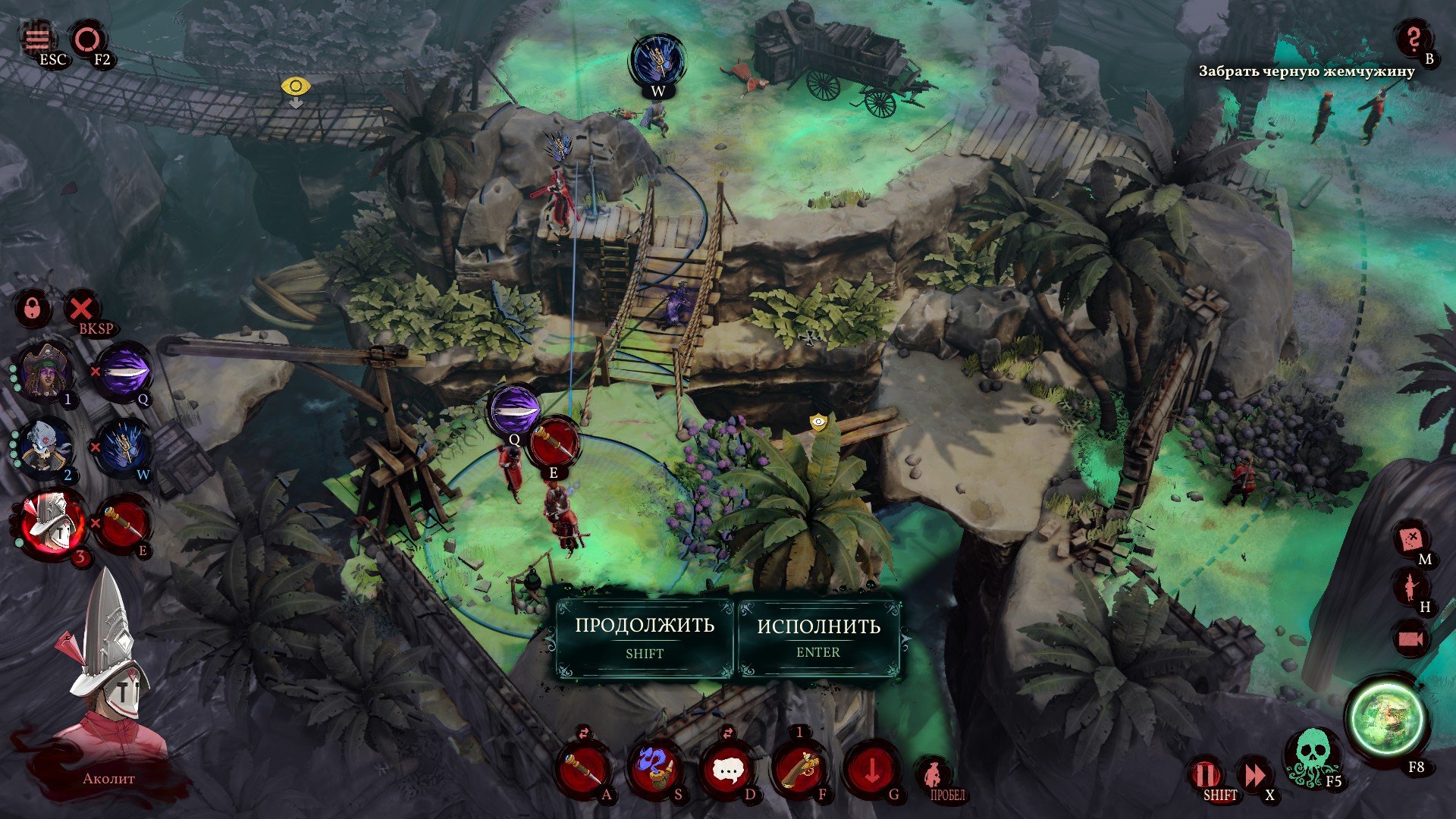Image resolution: width=1456 pixels, height=819 pixels.
Task: Cancel planned actions with the red X
Action: pos(81,309)
